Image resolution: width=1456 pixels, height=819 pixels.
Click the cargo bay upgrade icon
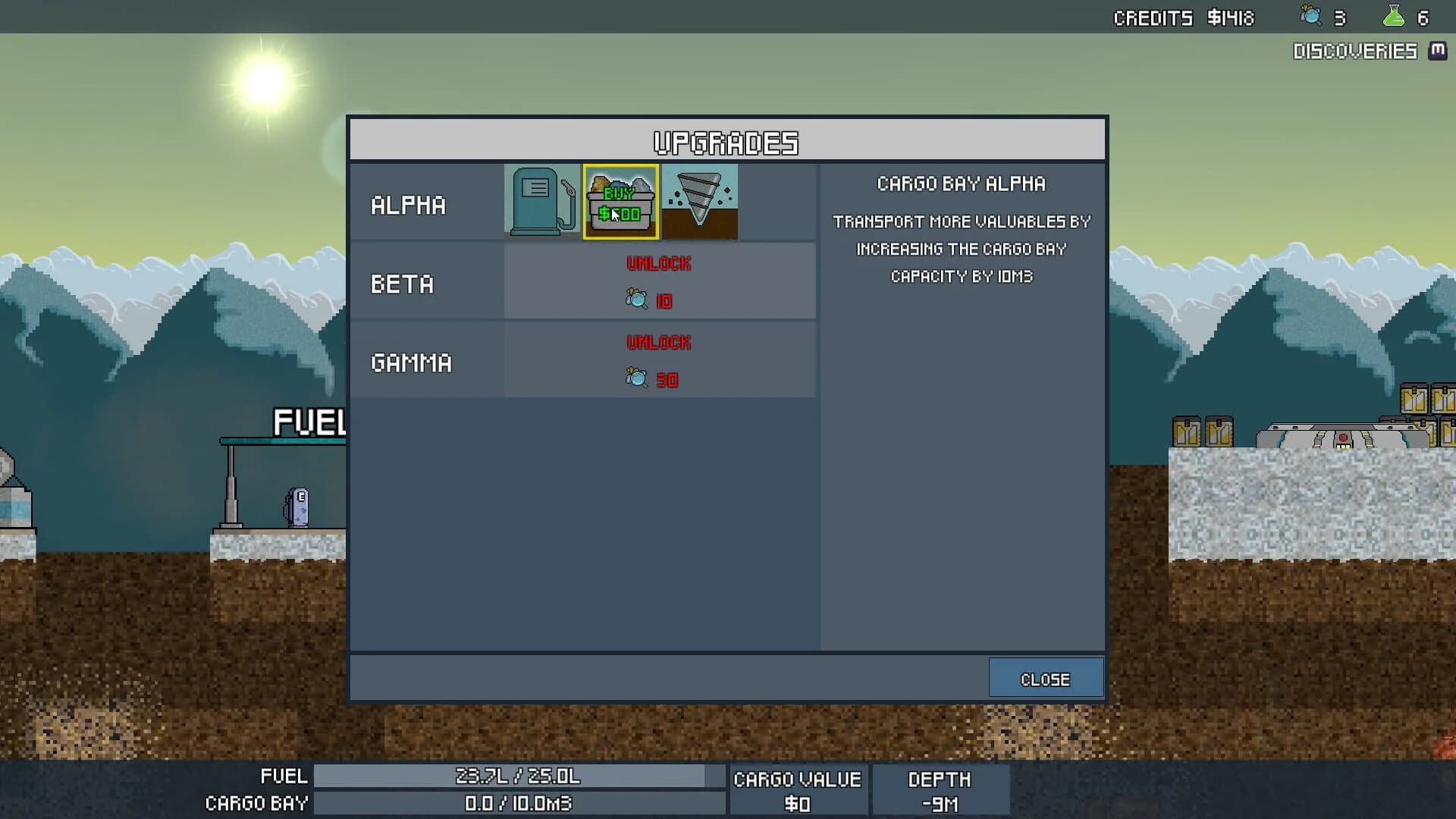tap(620, 201)
